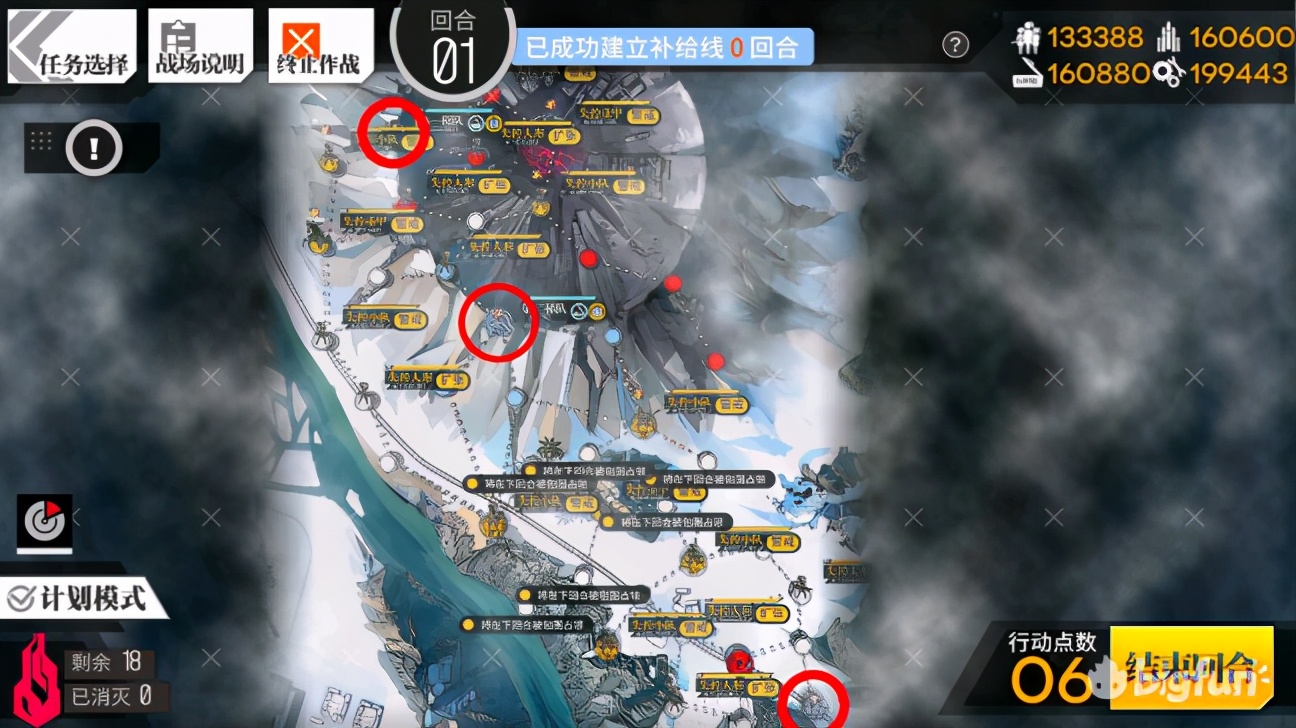Image resolution: width=1296 pixels, height=728 pixels.
Task: Open the question mark help button
Action: [956, 44]
